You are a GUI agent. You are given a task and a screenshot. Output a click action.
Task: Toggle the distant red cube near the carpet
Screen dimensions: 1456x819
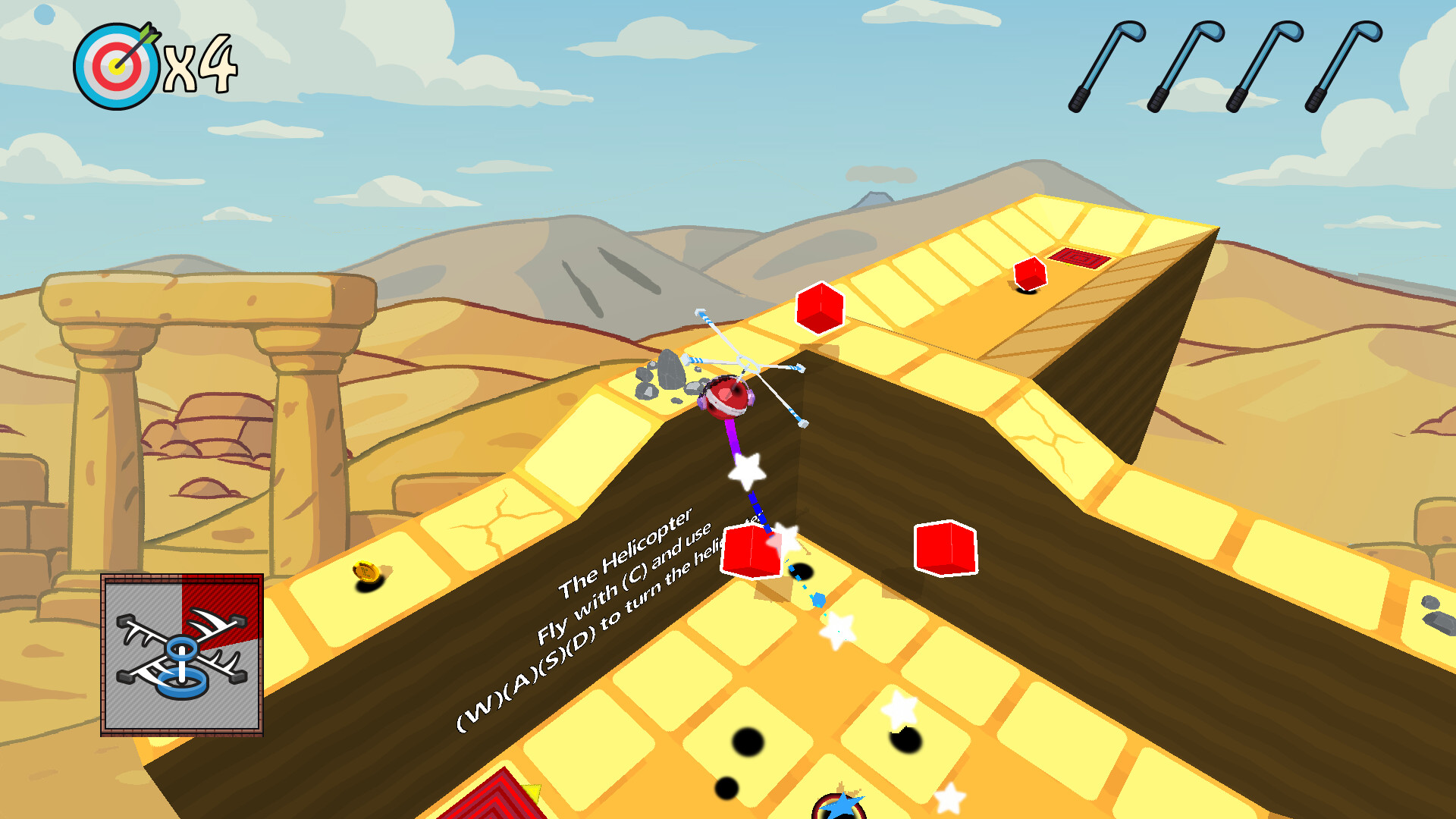1029,275
